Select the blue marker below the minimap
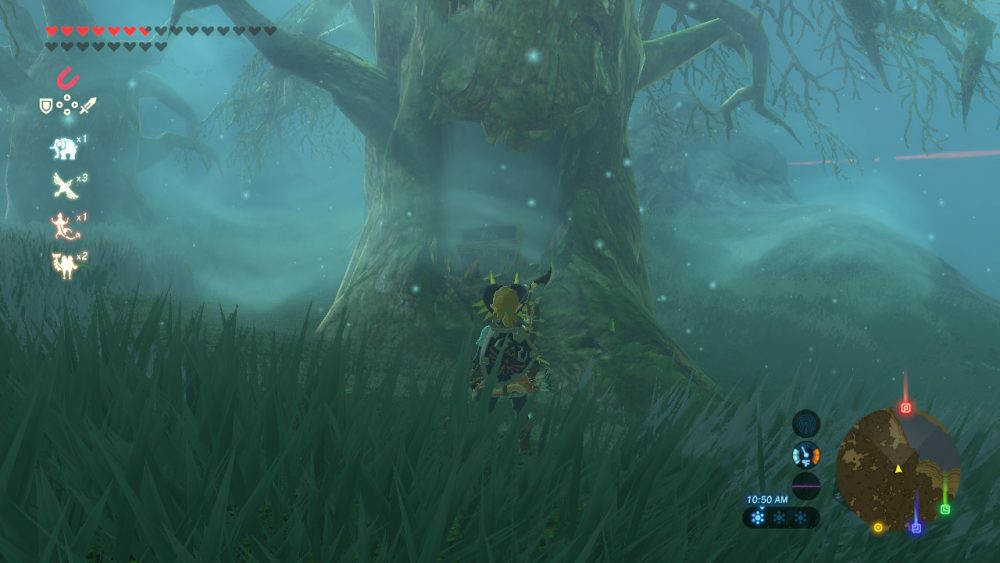Viewport: 1000px width, 563px height. point(915,527)
